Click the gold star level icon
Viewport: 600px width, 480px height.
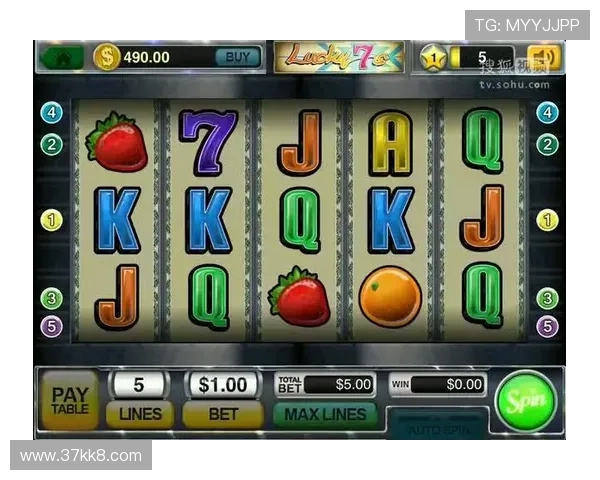434,57
